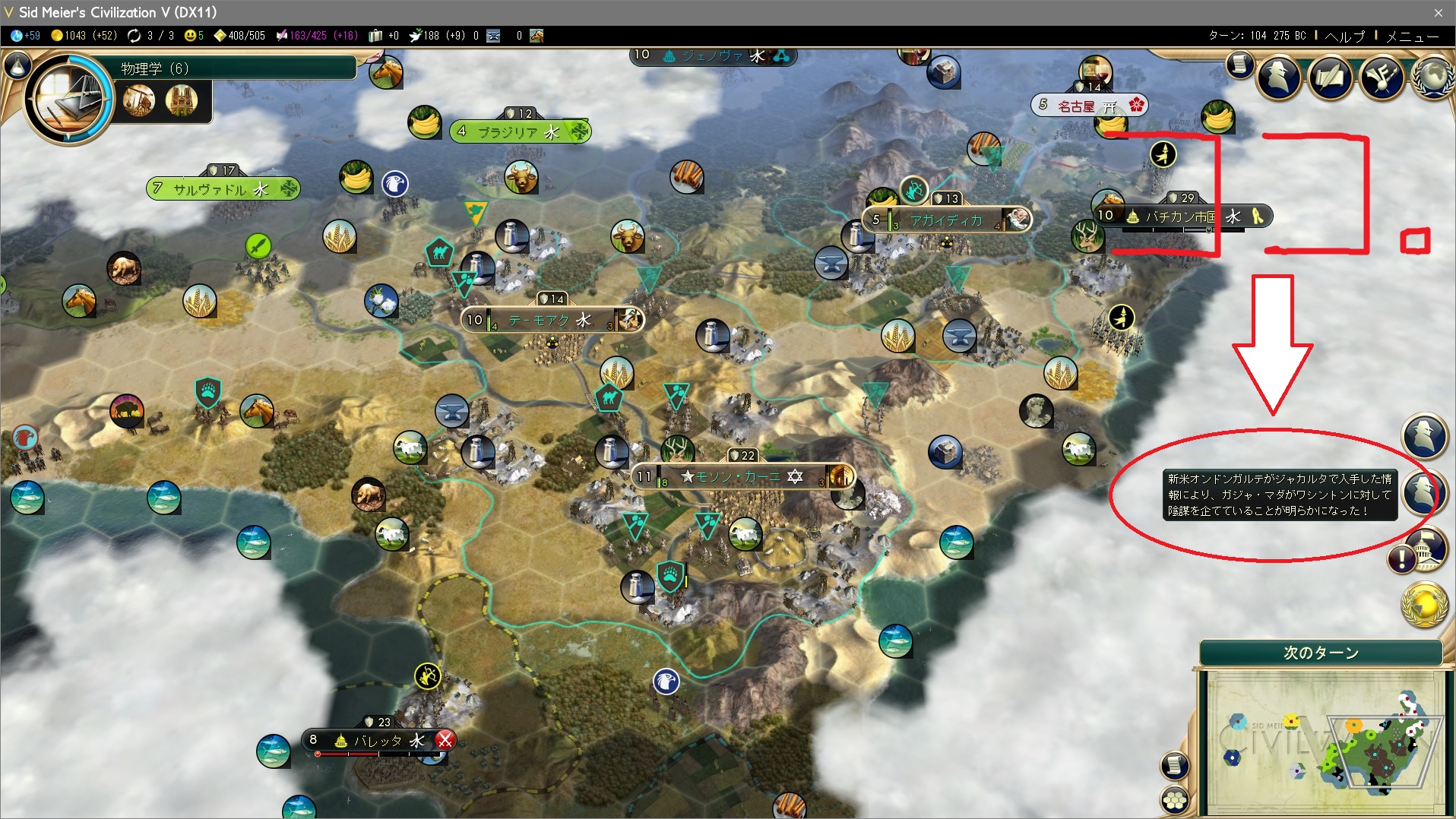Screen dimensions: 1456x819
Task: Click the minimap
Action: click(1322, 741)
